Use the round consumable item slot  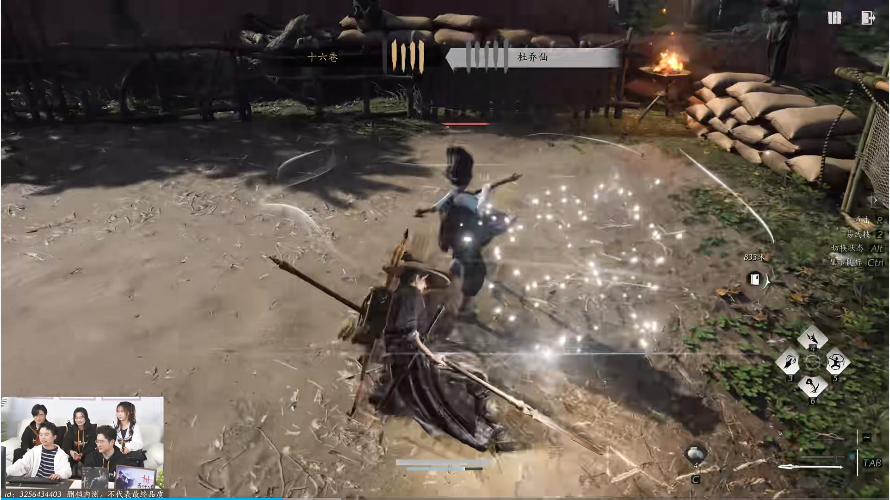[696, 455]
